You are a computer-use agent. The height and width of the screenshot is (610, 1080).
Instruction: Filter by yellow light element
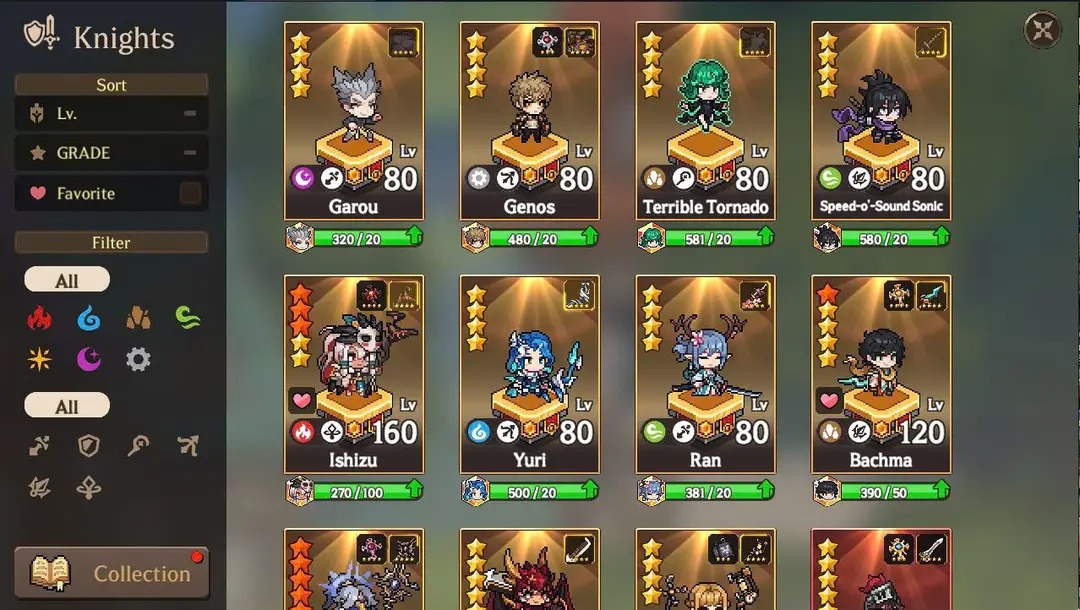pyautogui.click(x=39, y=359)
